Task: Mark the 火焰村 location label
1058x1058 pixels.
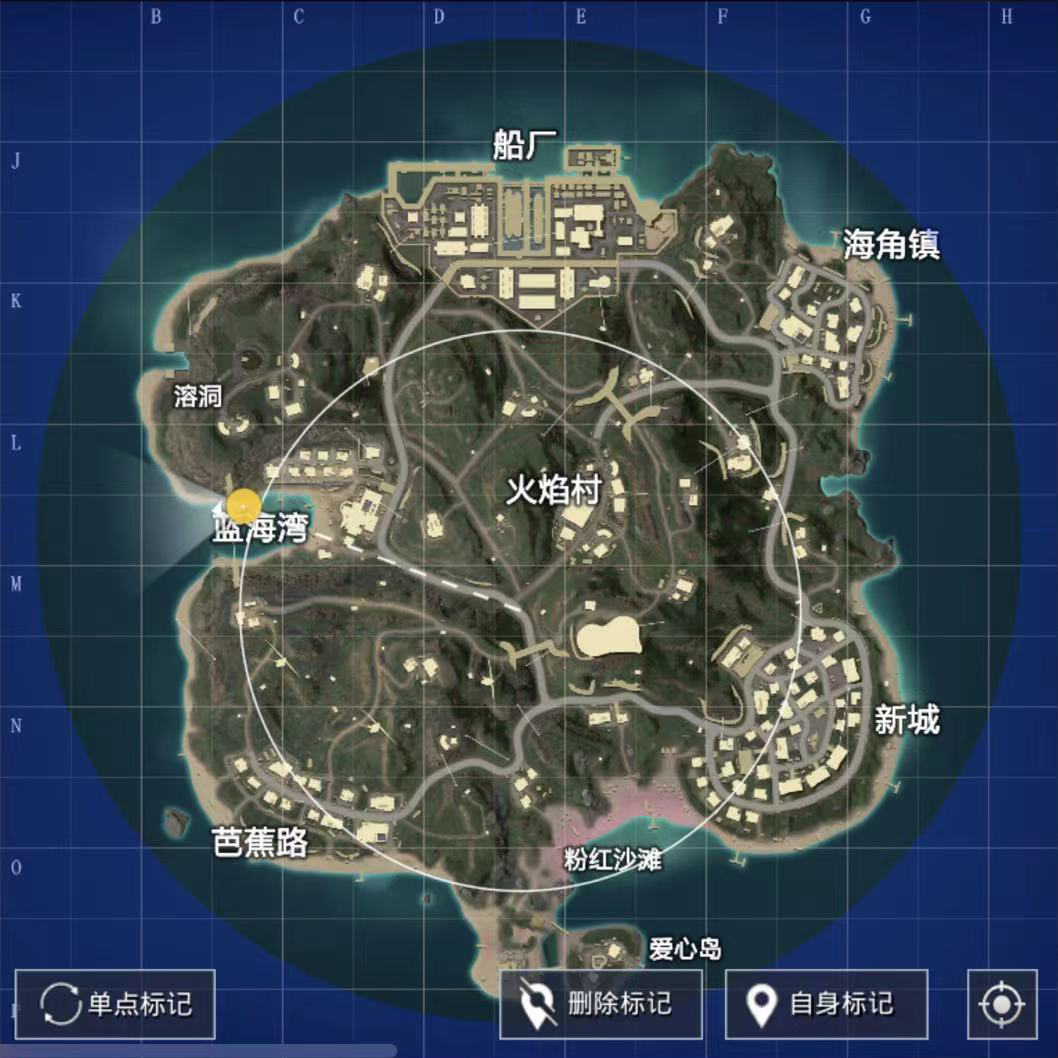Action: [x=553, y=491]
